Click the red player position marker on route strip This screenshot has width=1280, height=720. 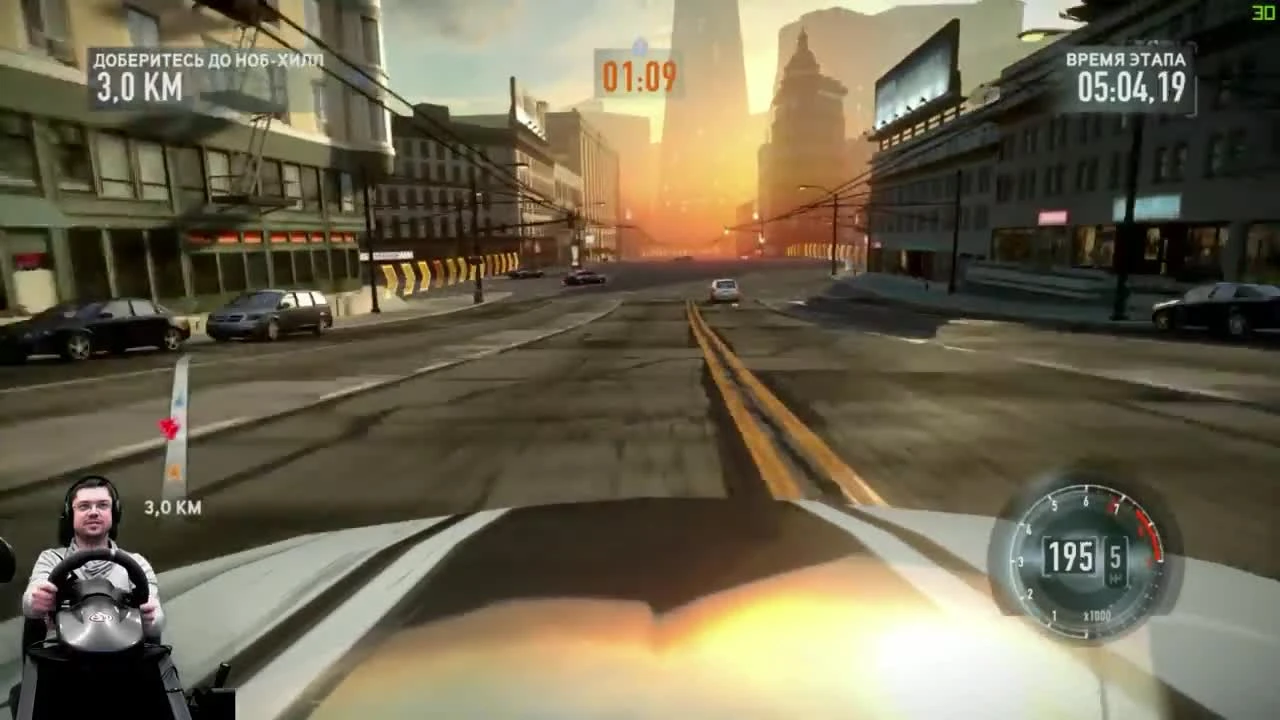tap(169, 427)
